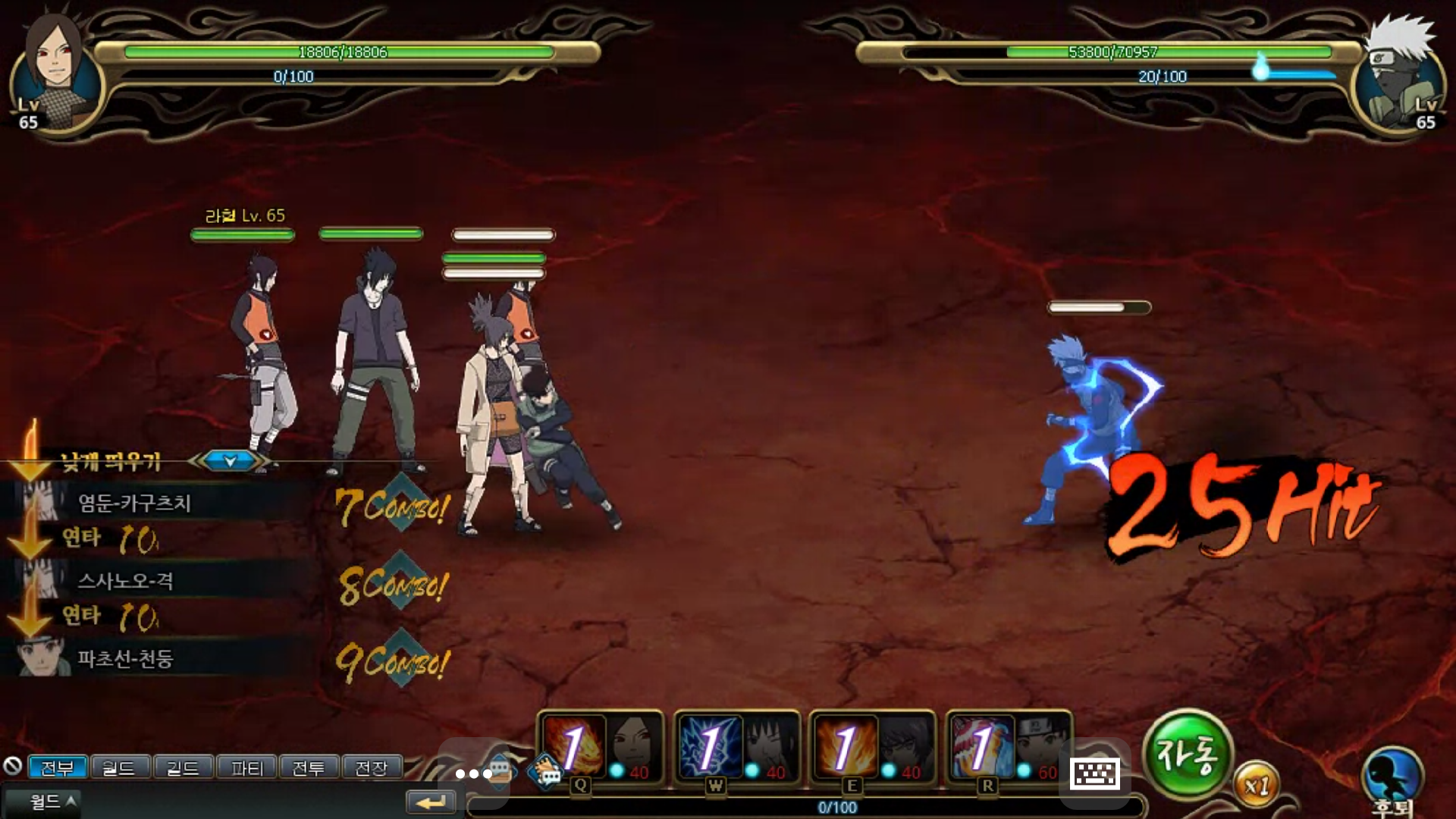Open the 월드 chat tab
Screen dimensions: 1456x819
[x=119, y=768]
